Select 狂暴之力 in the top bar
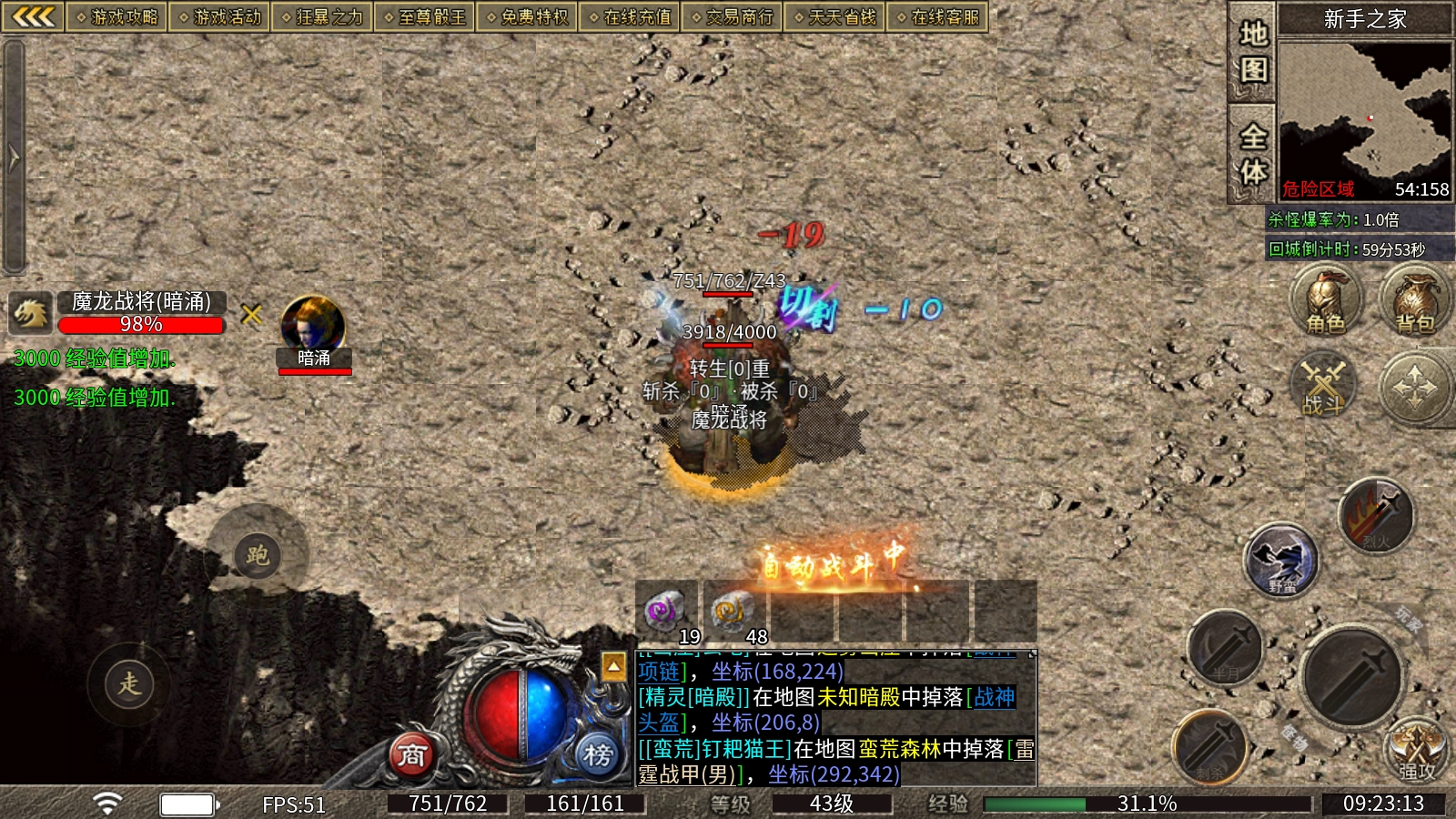The height and width of the screenshot is (819, 1456). (x=321, y=17)
